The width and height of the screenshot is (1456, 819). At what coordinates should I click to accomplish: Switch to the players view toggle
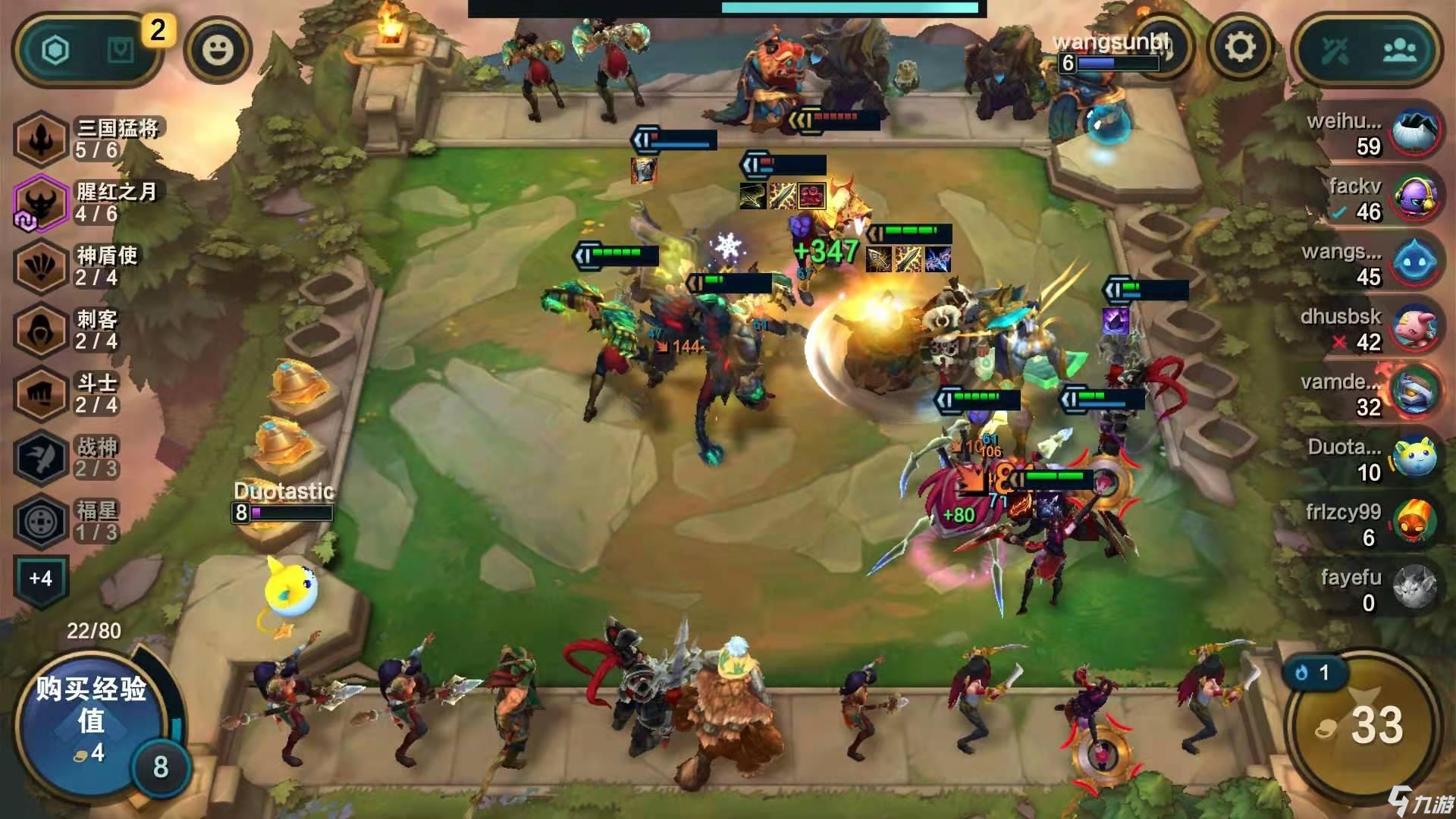pos(1399,51)
